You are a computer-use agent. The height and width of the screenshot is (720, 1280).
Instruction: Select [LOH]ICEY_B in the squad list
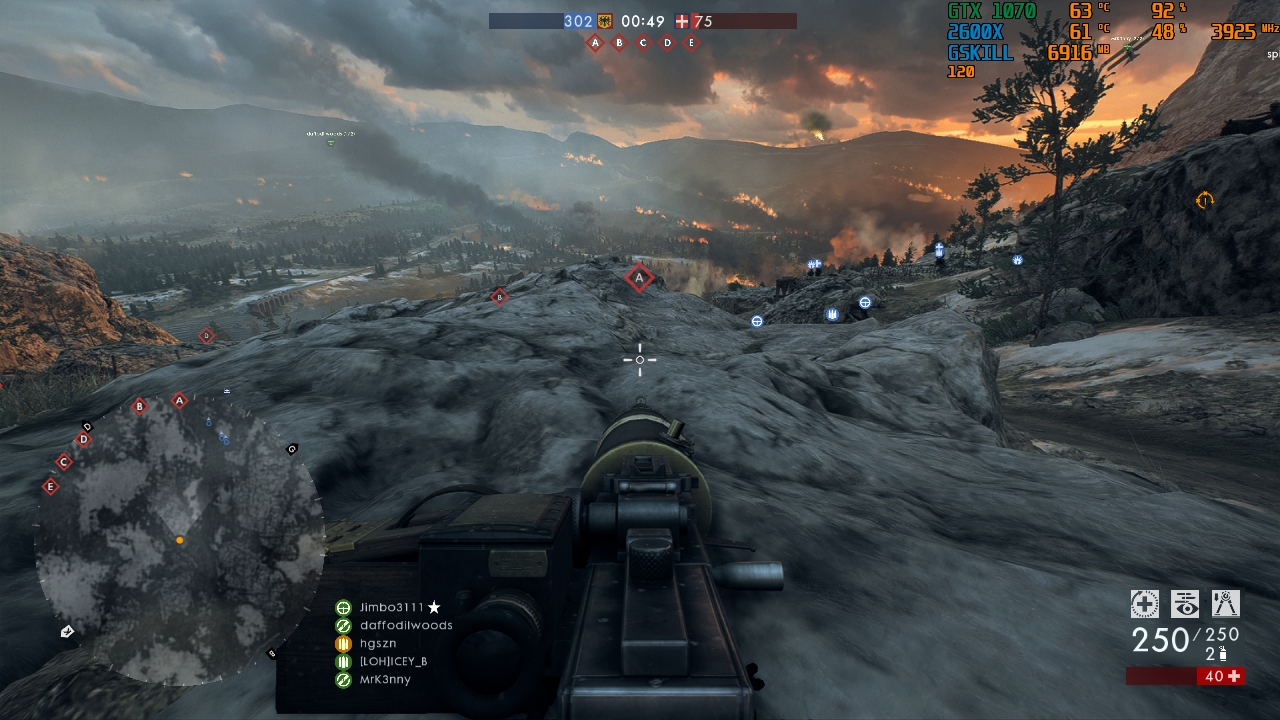[x=392, y=661]
